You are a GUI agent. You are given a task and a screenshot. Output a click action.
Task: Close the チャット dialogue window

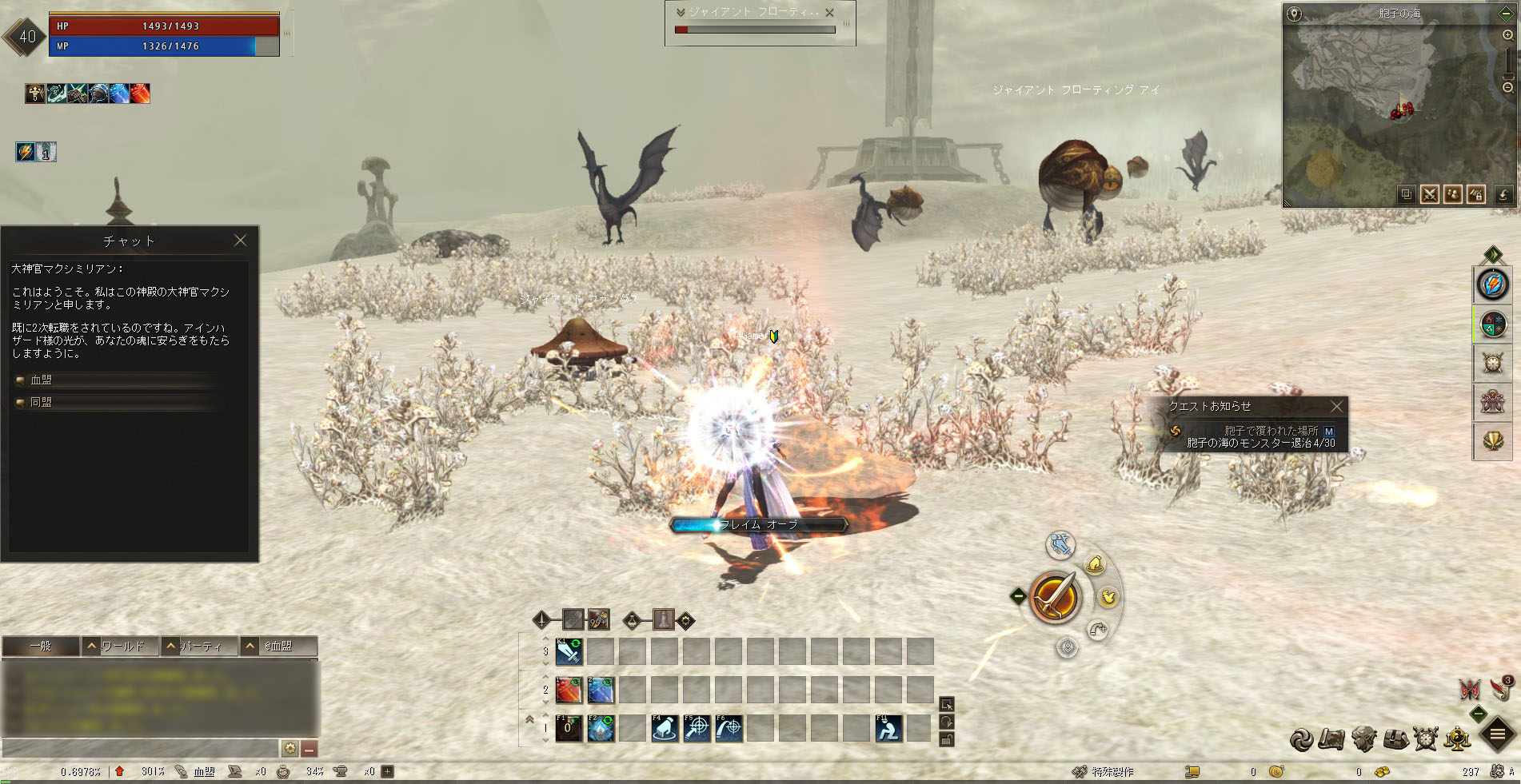click(x=240, y=241)
